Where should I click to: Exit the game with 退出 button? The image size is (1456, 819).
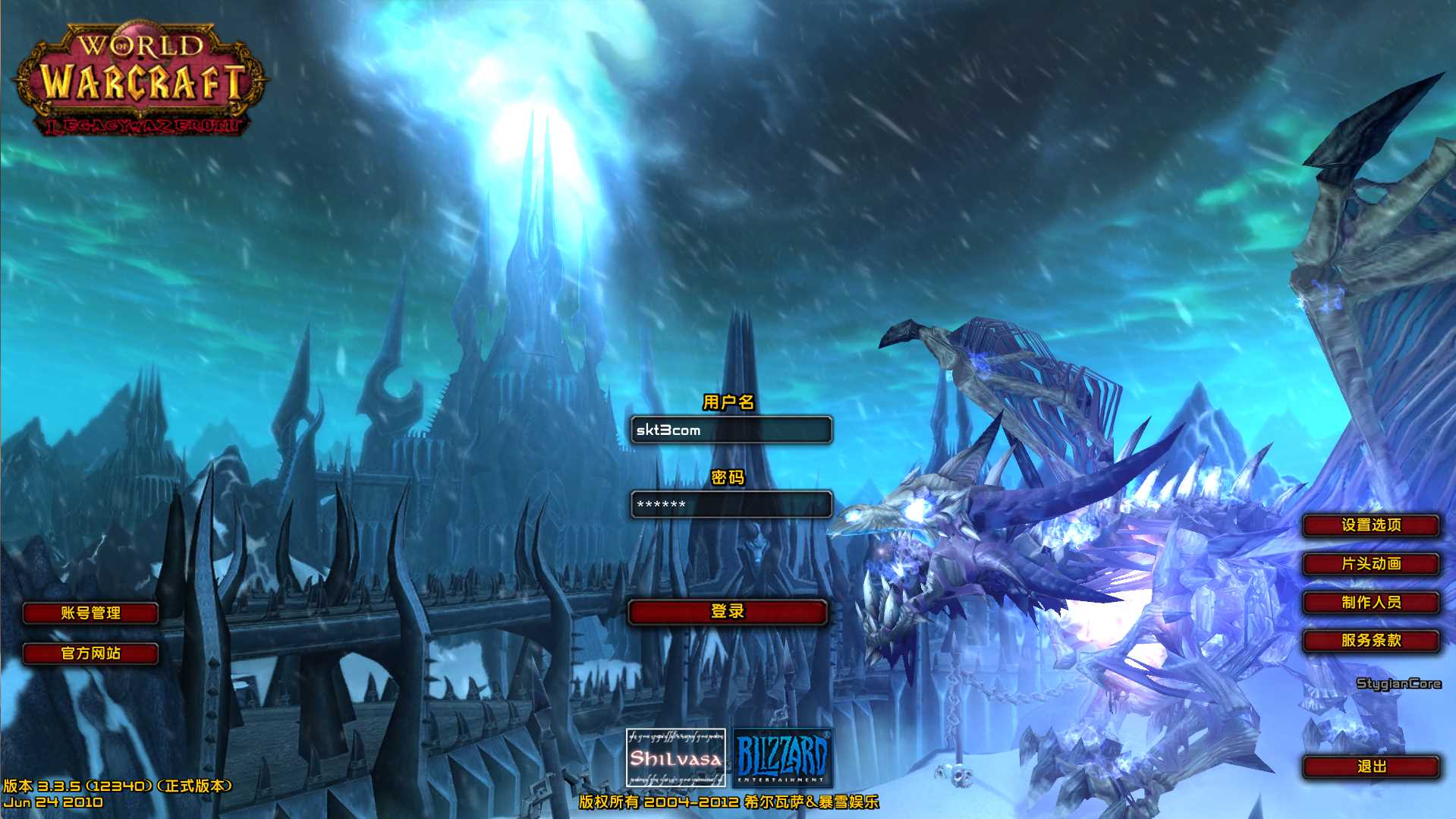click(x=1371, y=767)
